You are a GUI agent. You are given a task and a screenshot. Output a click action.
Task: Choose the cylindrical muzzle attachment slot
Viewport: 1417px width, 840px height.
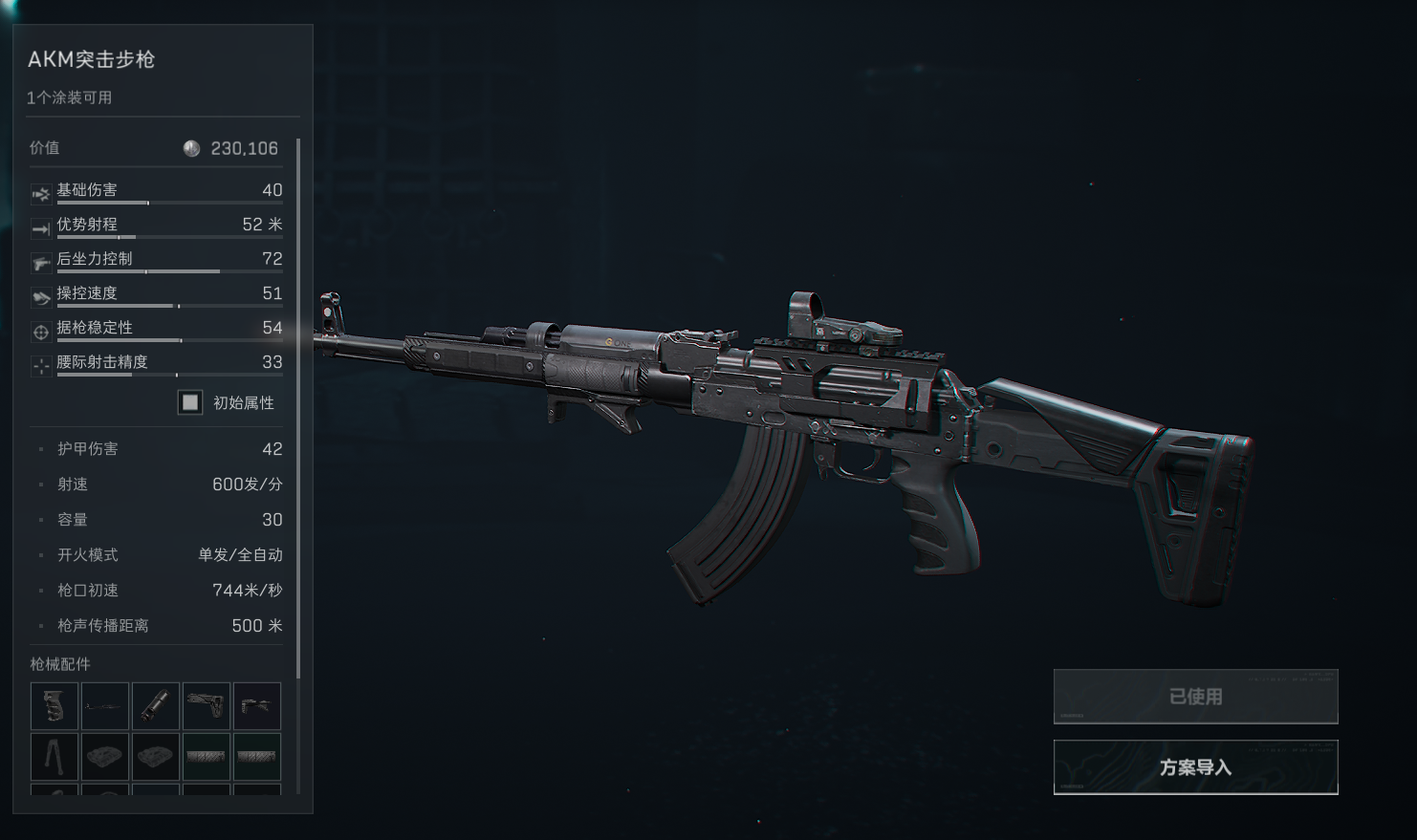[x=156, y=706]
